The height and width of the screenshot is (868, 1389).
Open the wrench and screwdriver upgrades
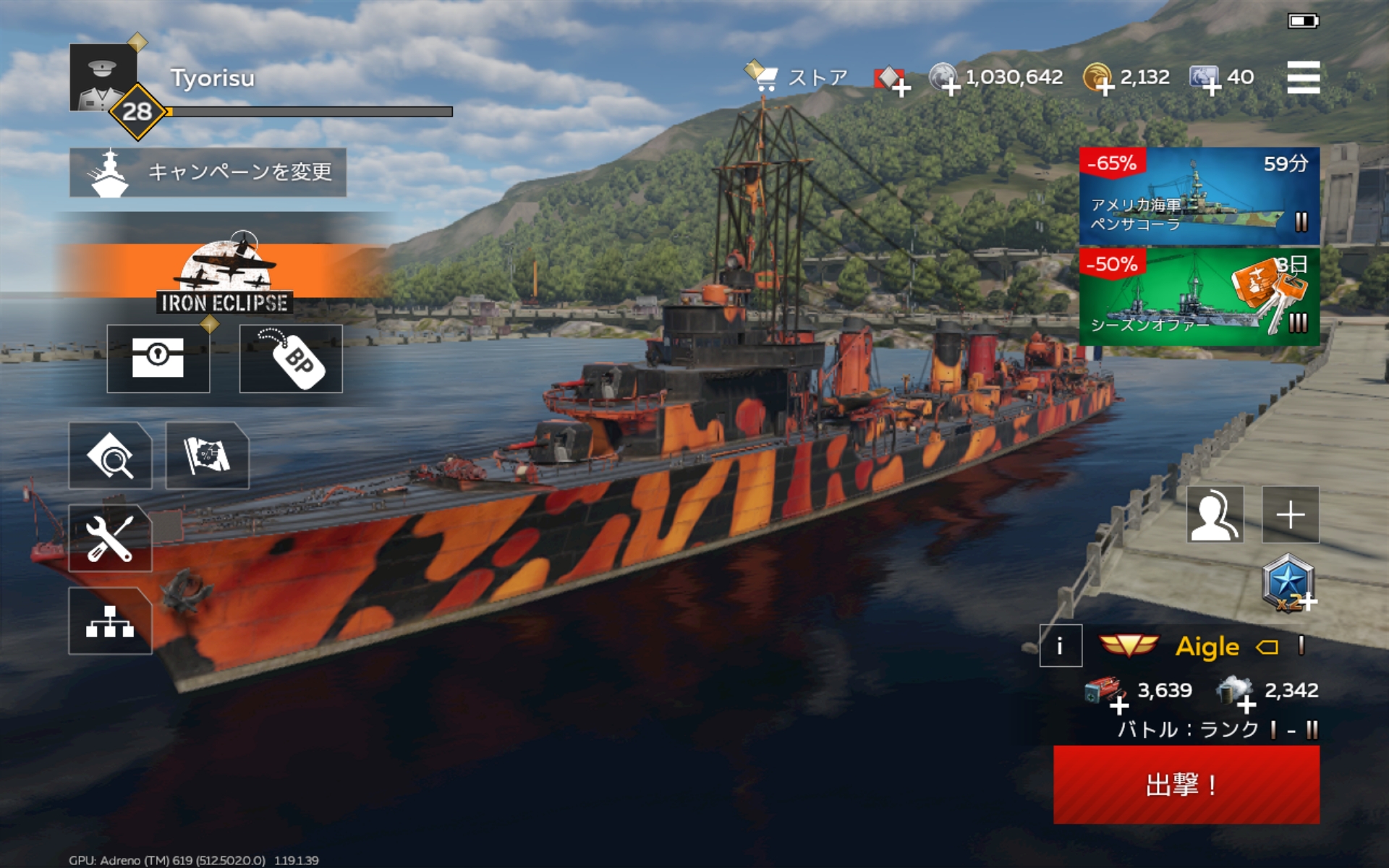coord(111,538)
